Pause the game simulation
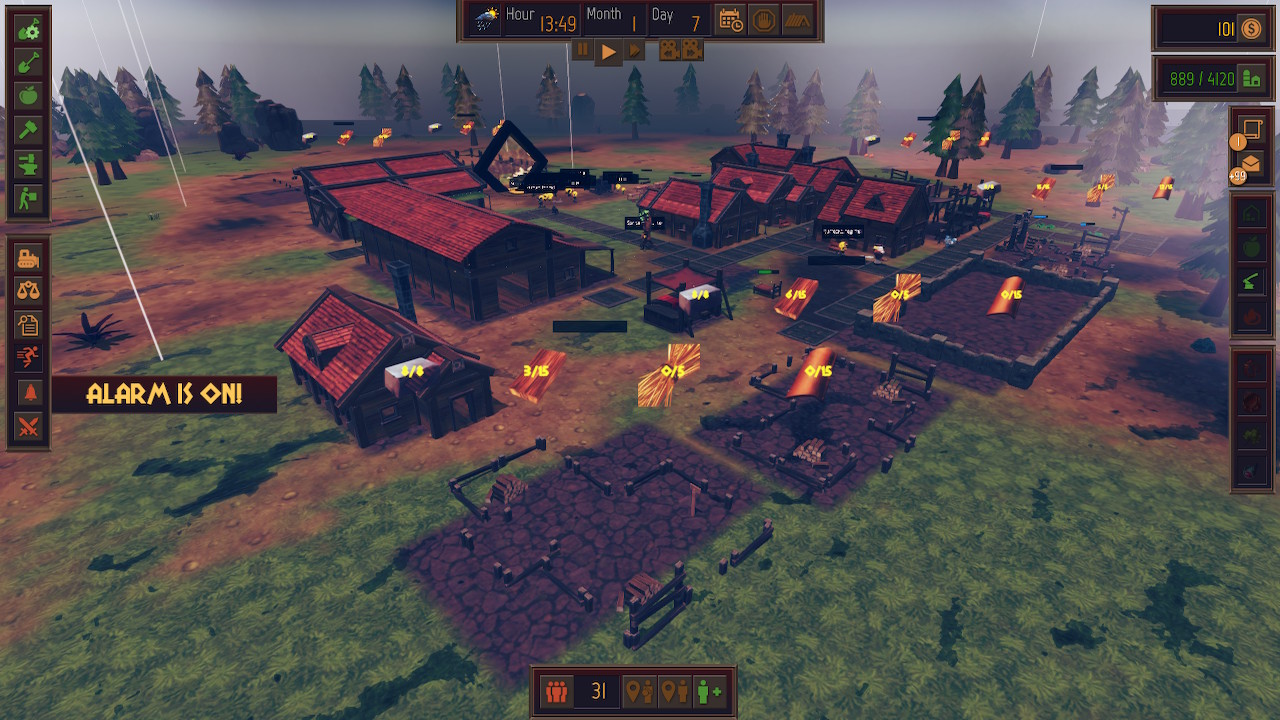Viewport: 1280px width, 720px height. click(584, 48)
